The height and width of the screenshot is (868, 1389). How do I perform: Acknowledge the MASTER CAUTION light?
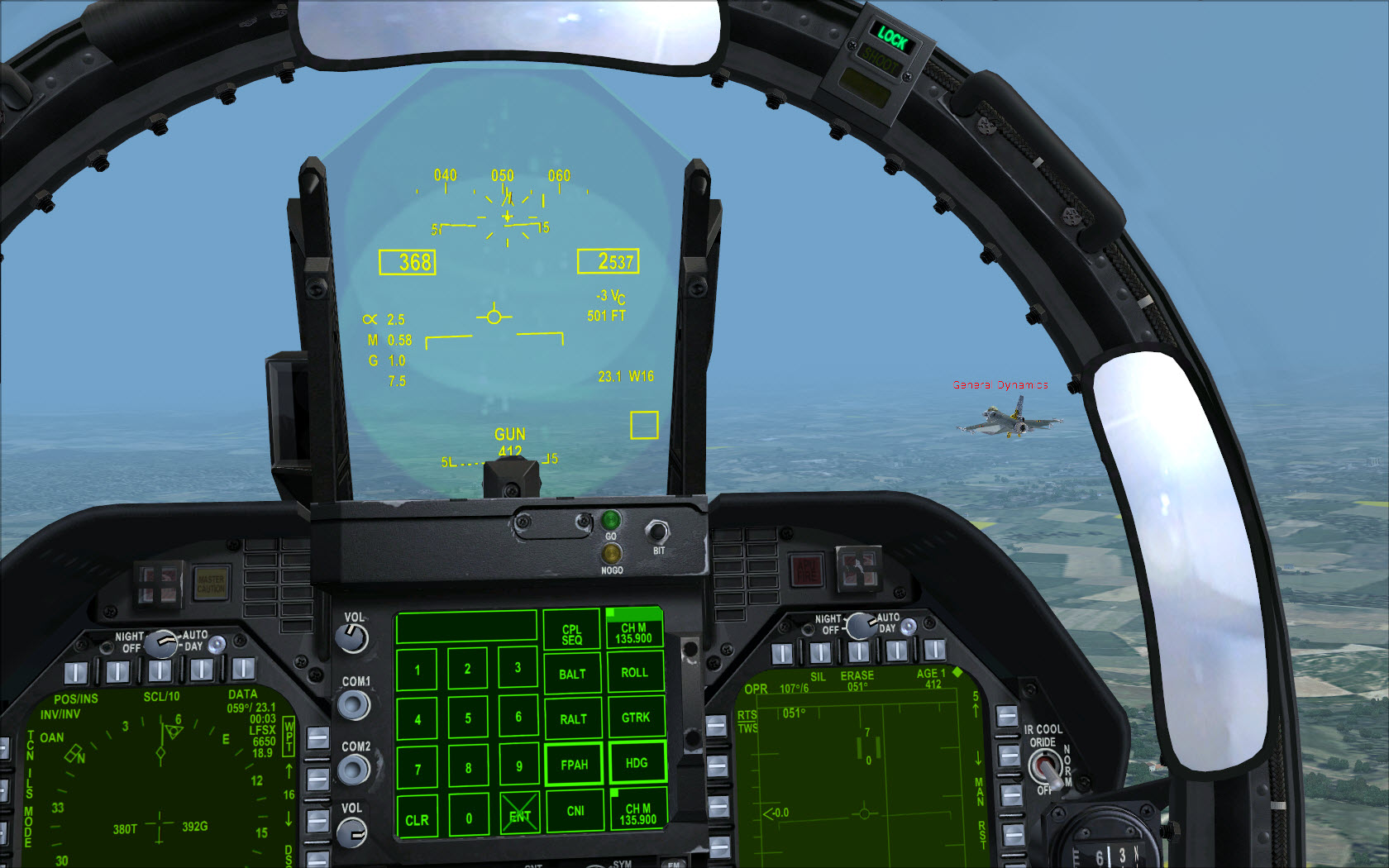[x=211, y=584]
